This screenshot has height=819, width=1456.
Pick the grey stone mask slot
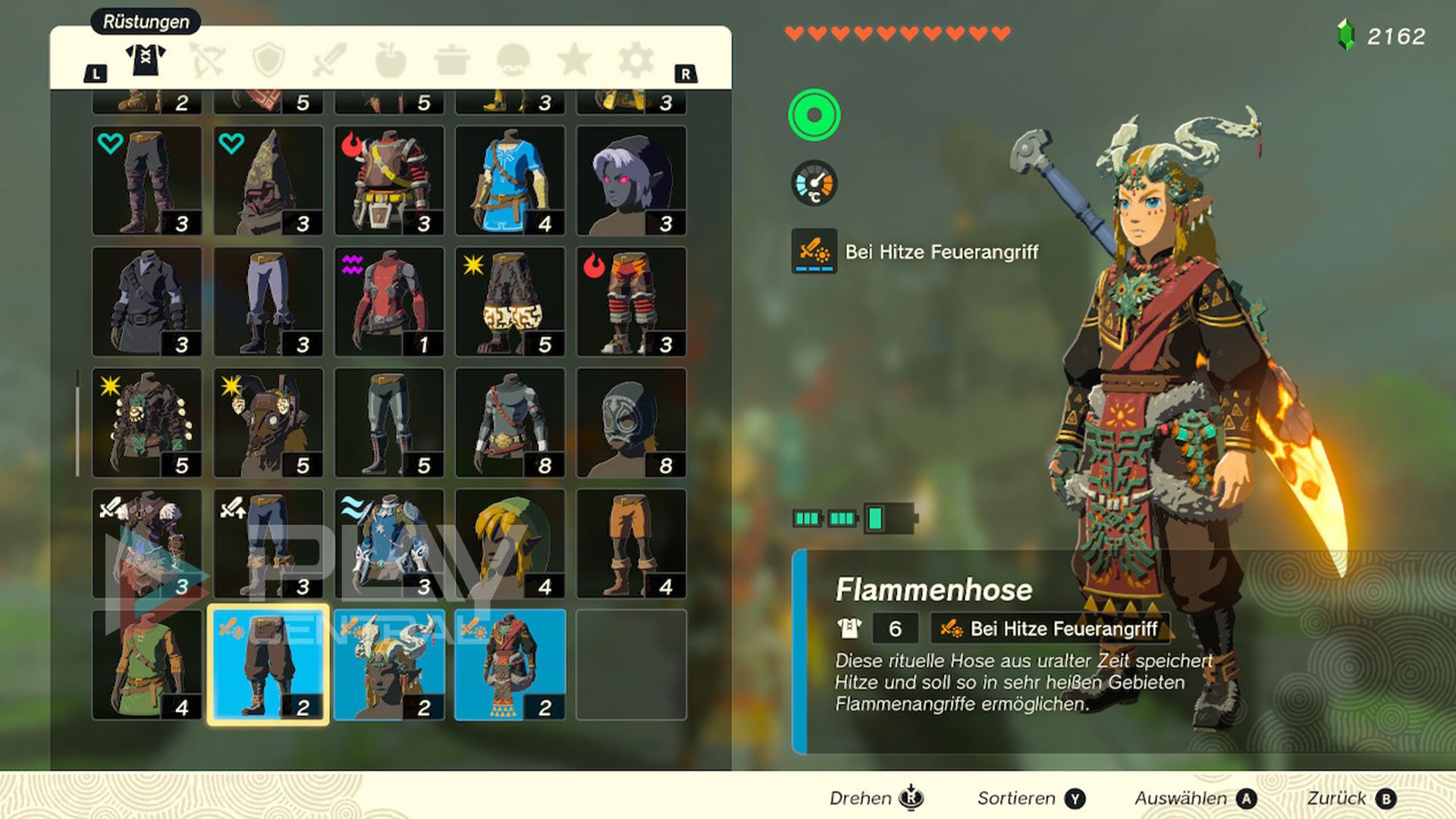631,422
